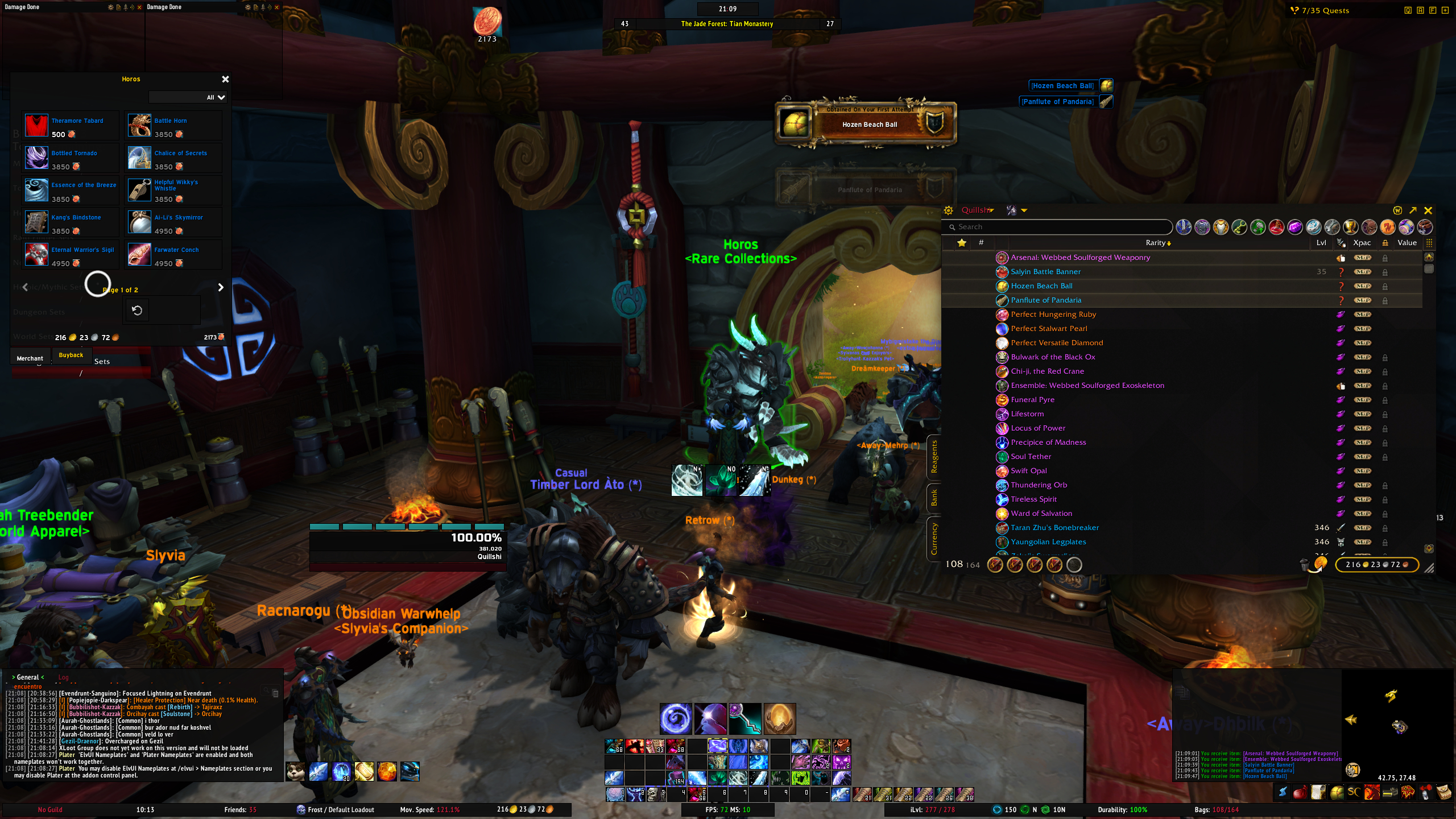
Task: Click the bag Search field
Action: [x=1058, y=227]
